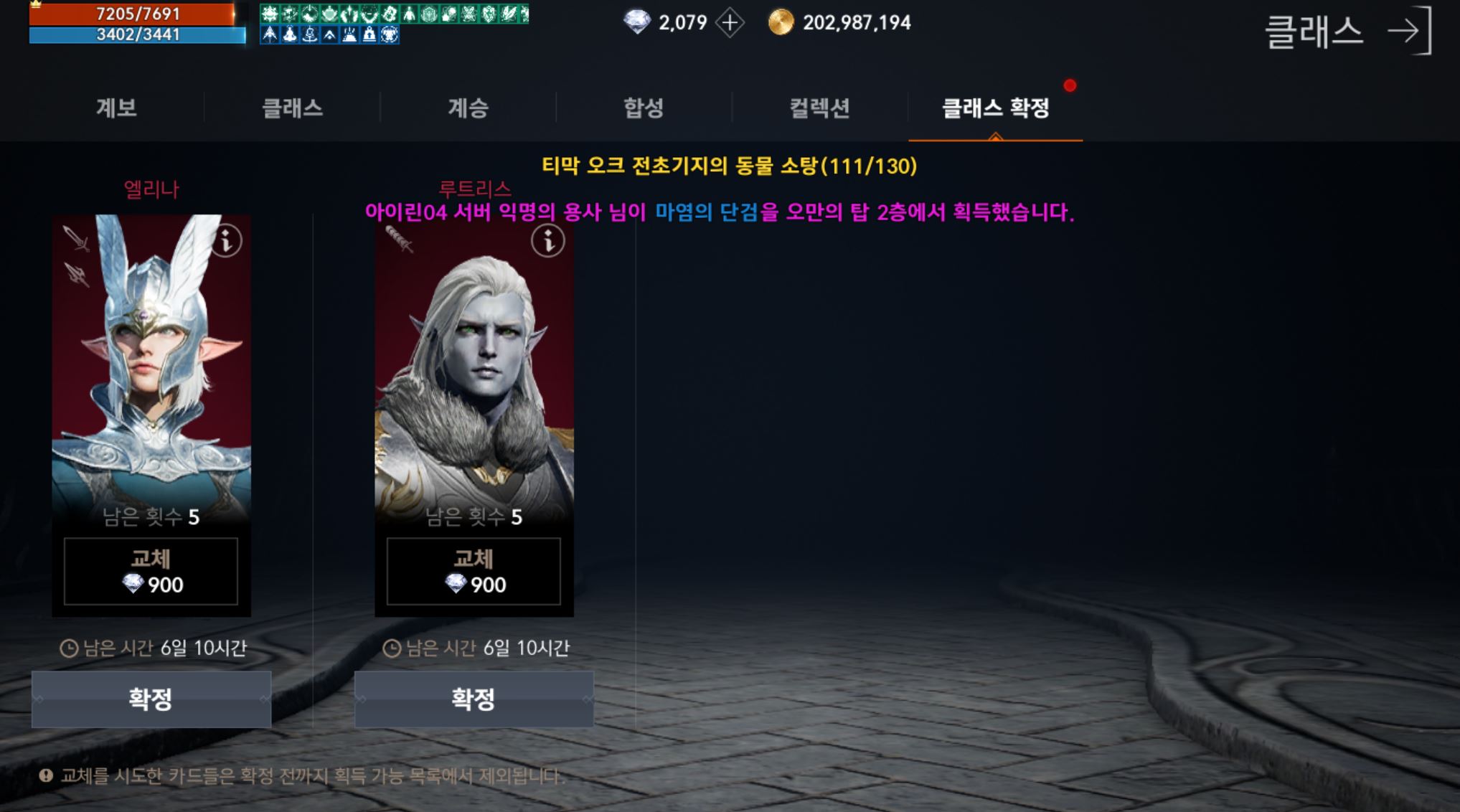Tap the diamond currency icon
This screenshot has height=812, width=1460.
[639, 22]
